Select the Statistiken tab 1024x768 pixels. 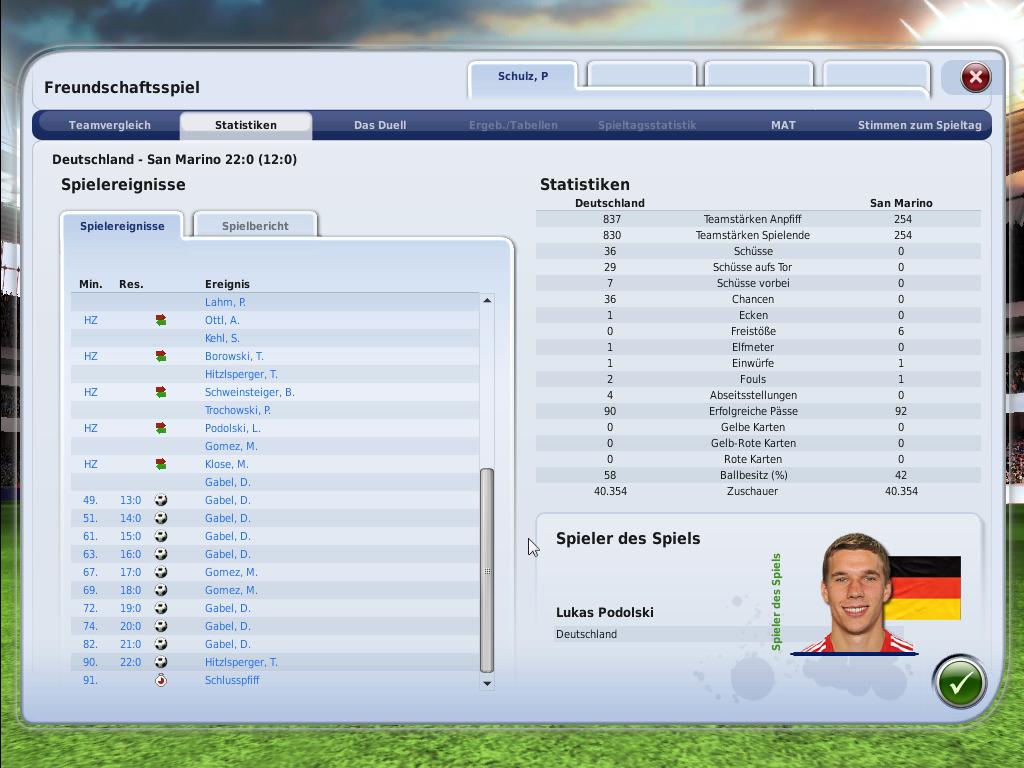(245, 125)
